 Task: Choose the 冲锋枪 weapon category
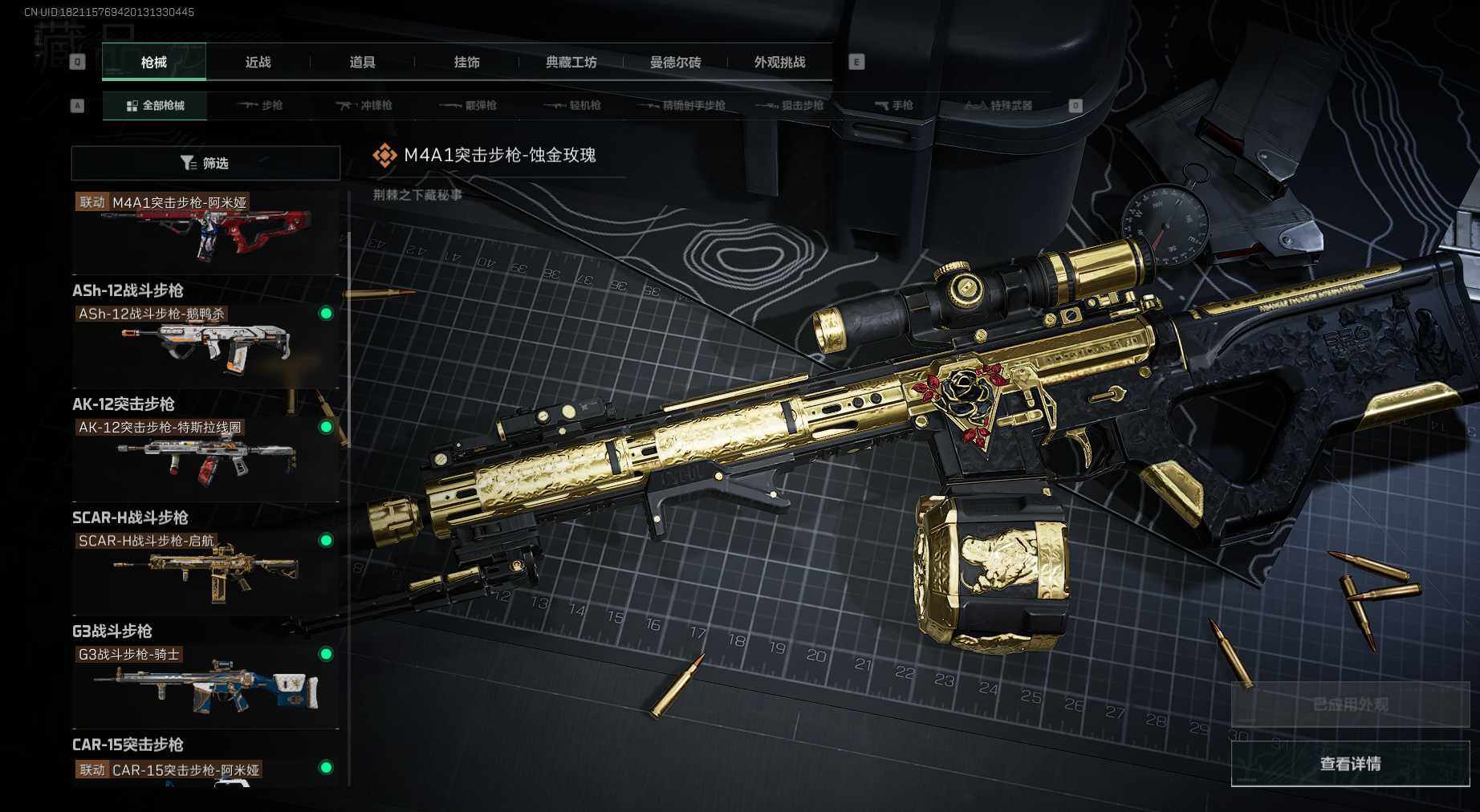click(x=364, y=105)
